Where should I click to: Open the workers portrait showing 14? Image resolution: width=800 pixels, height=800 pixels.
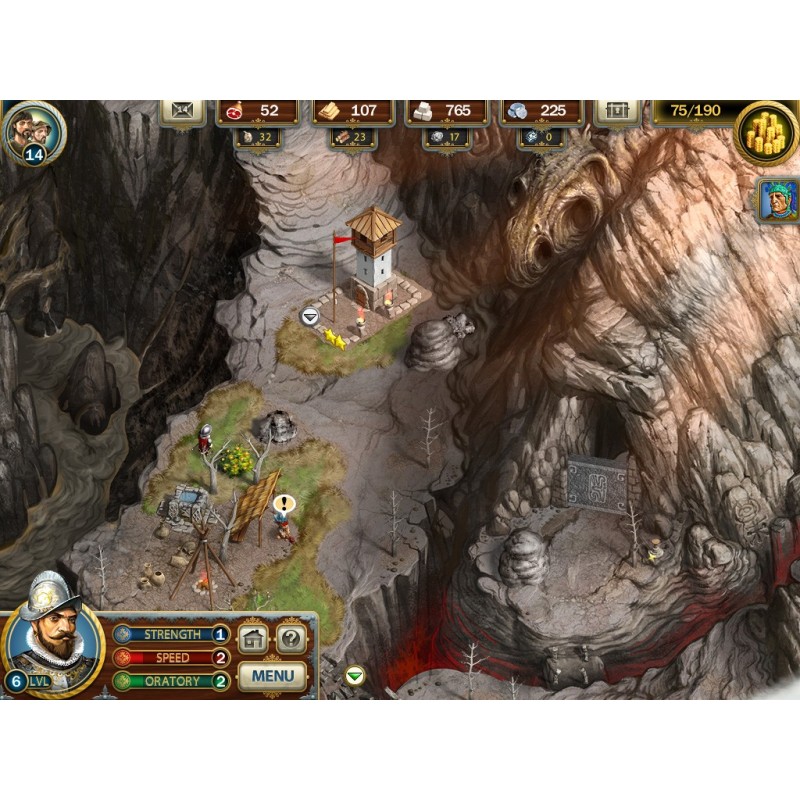35,131
